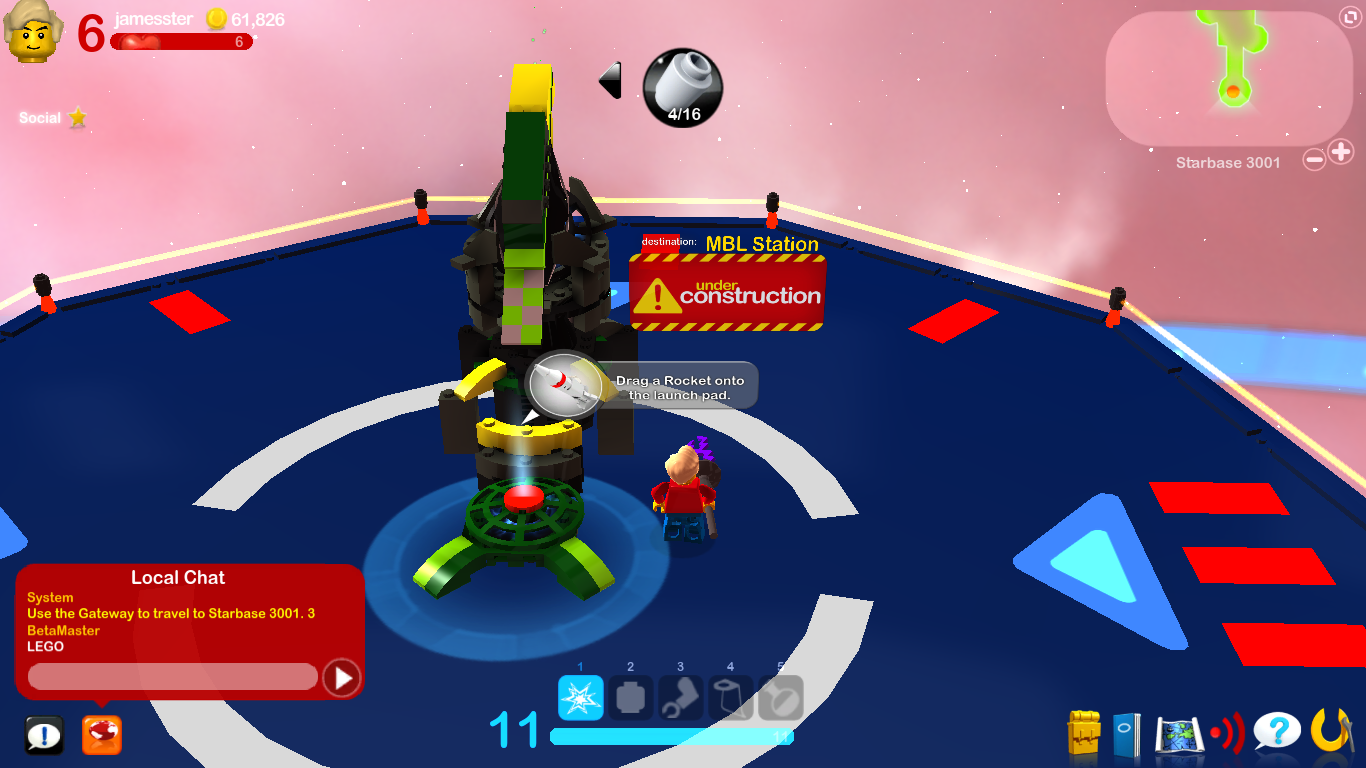
Task: Open the red social panel icon
Action: (x=100, y=734)
